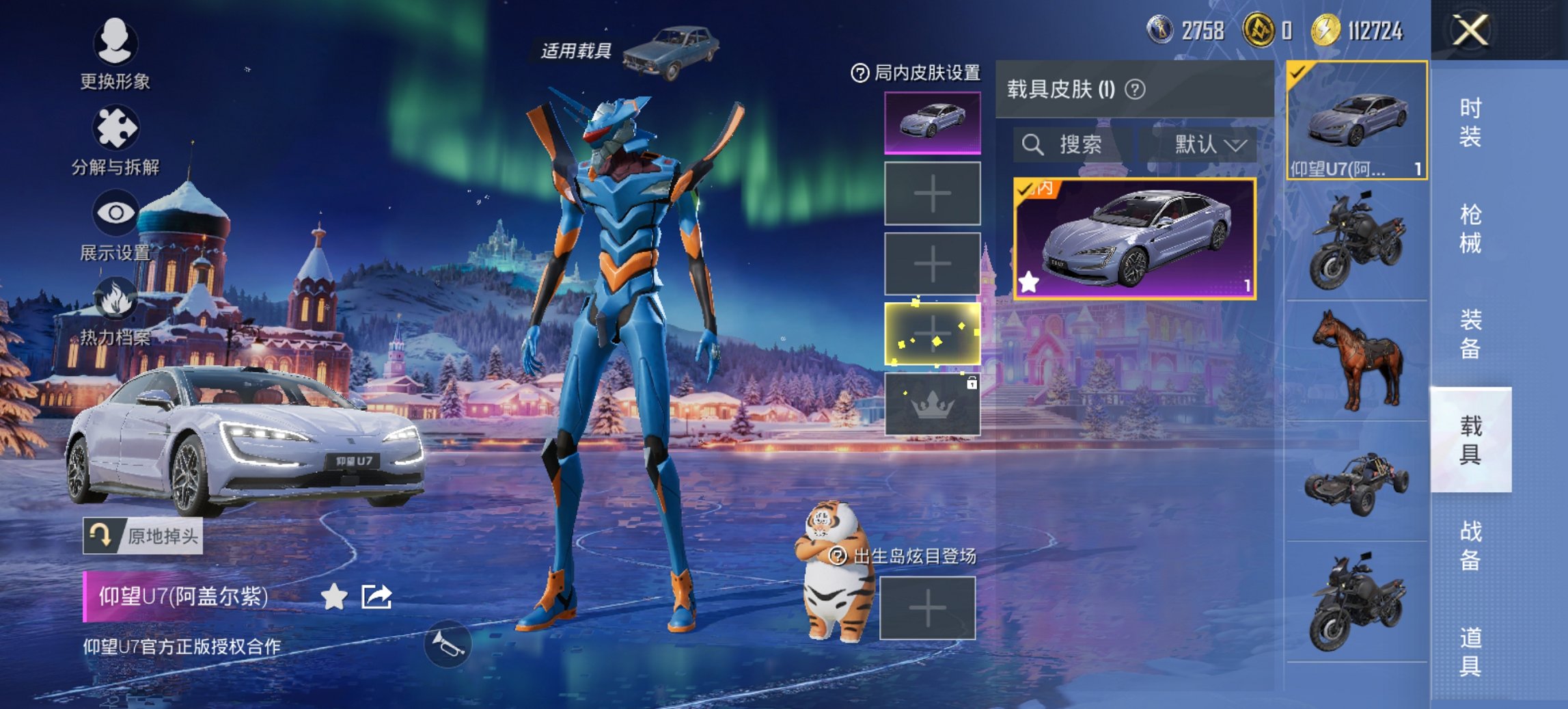1568x709 pixels.
Task: Select the purple 仰望U7 skin card
Action: (1134, 239)
